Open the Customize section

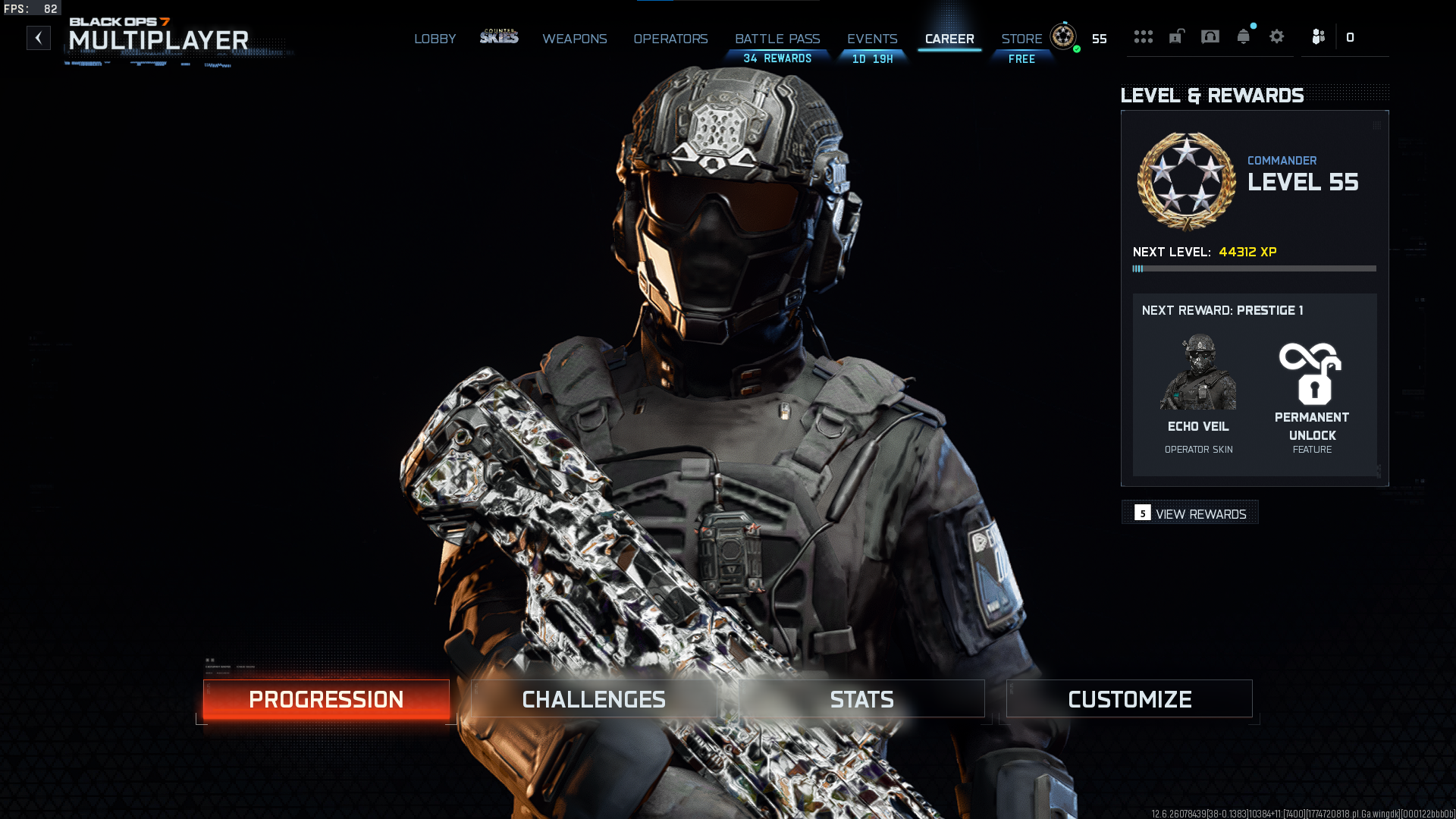[1129, 699]
